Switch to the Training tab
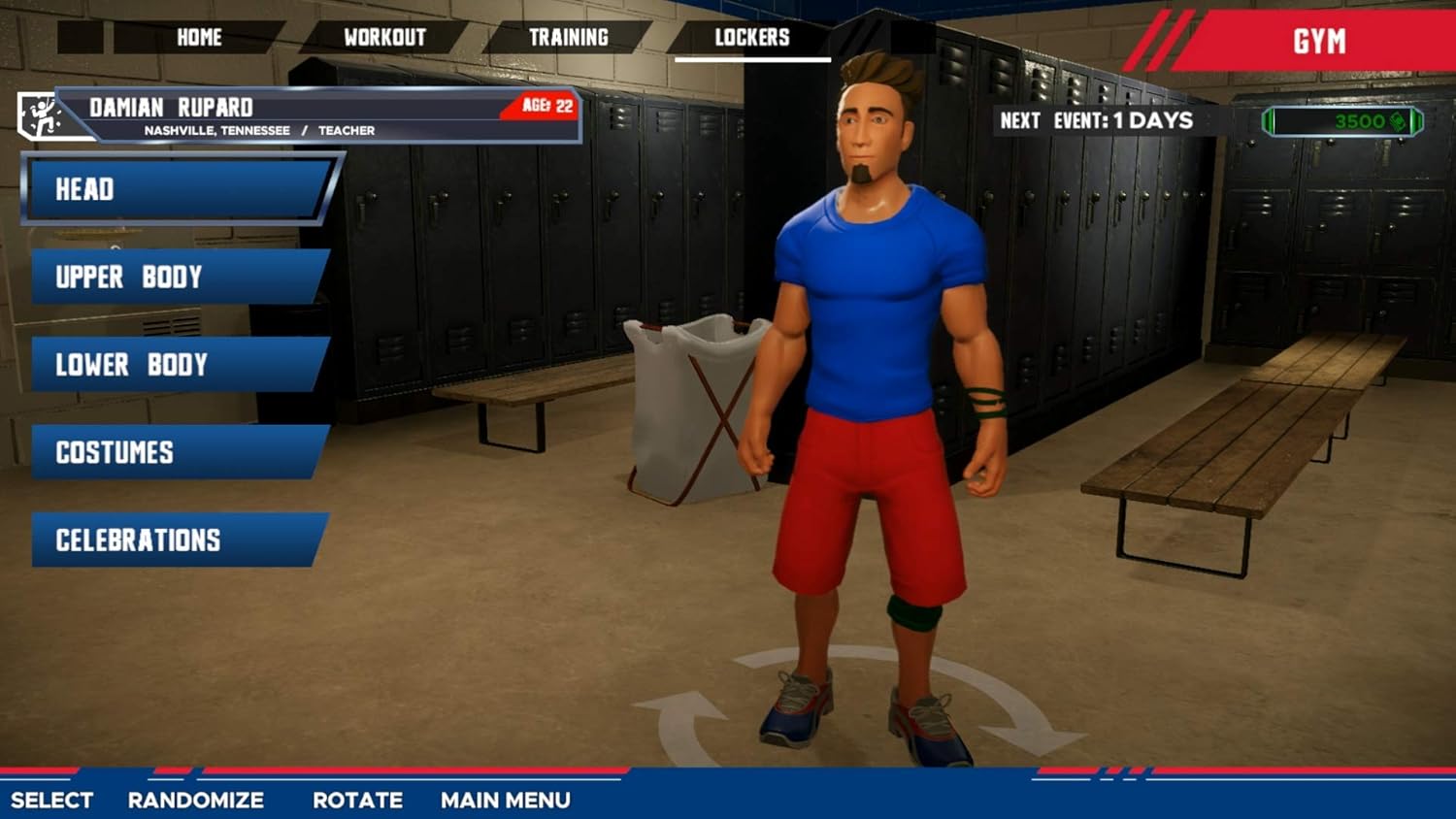This screenshot has height=819, width=1456. click(569, 38)
